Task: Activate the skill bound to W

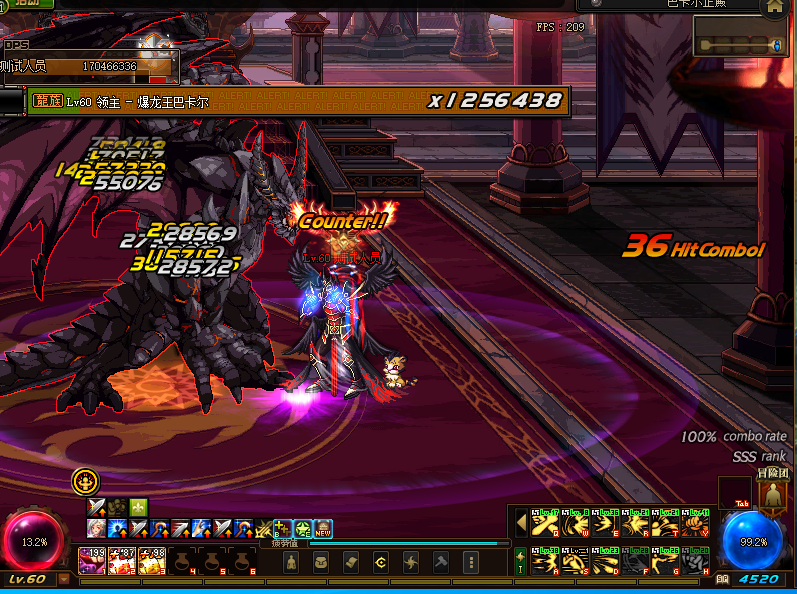Action: pos(575,523)
